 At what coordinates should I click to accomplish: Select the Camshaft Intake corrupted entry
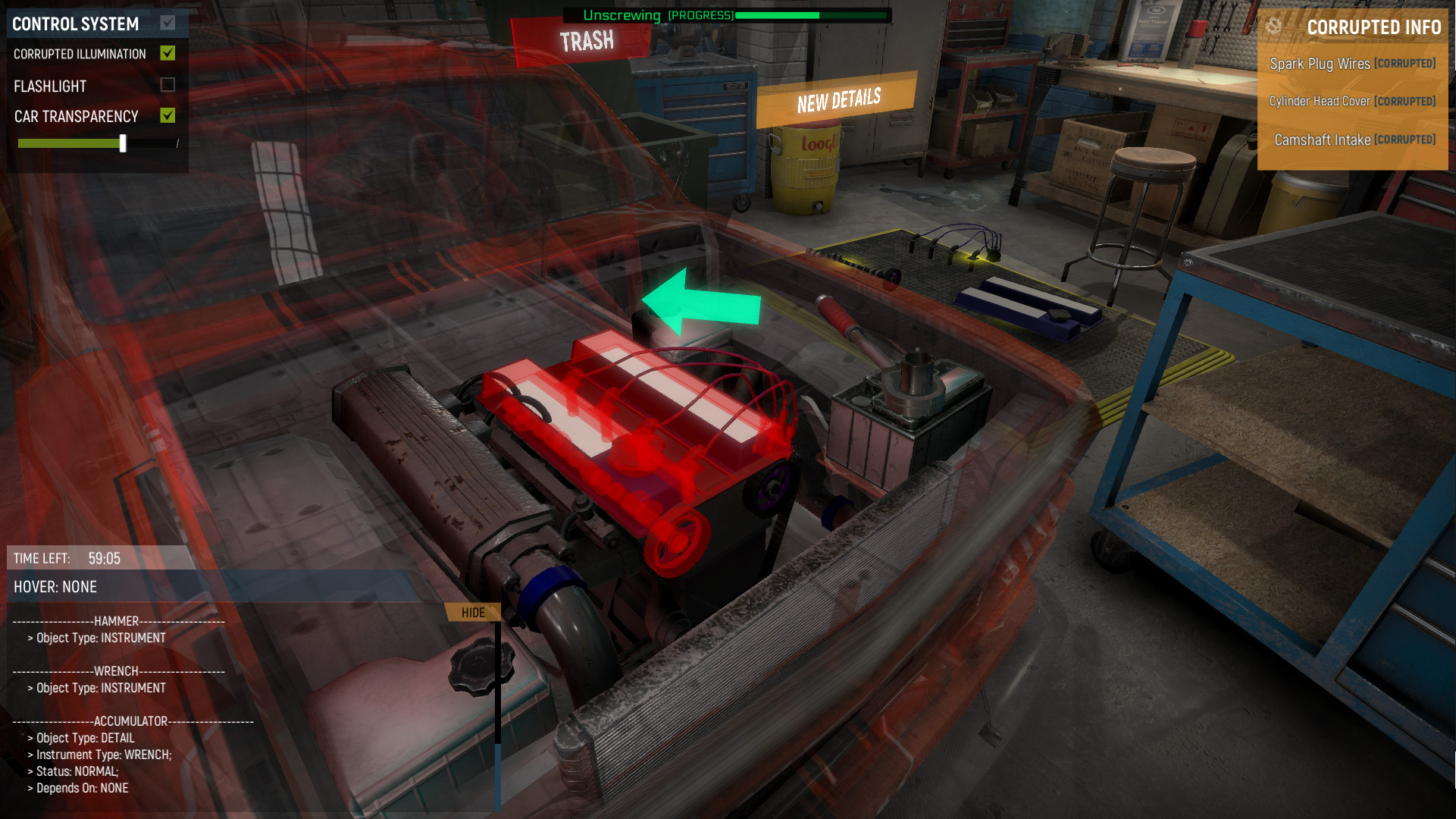tap(1354, 140)
